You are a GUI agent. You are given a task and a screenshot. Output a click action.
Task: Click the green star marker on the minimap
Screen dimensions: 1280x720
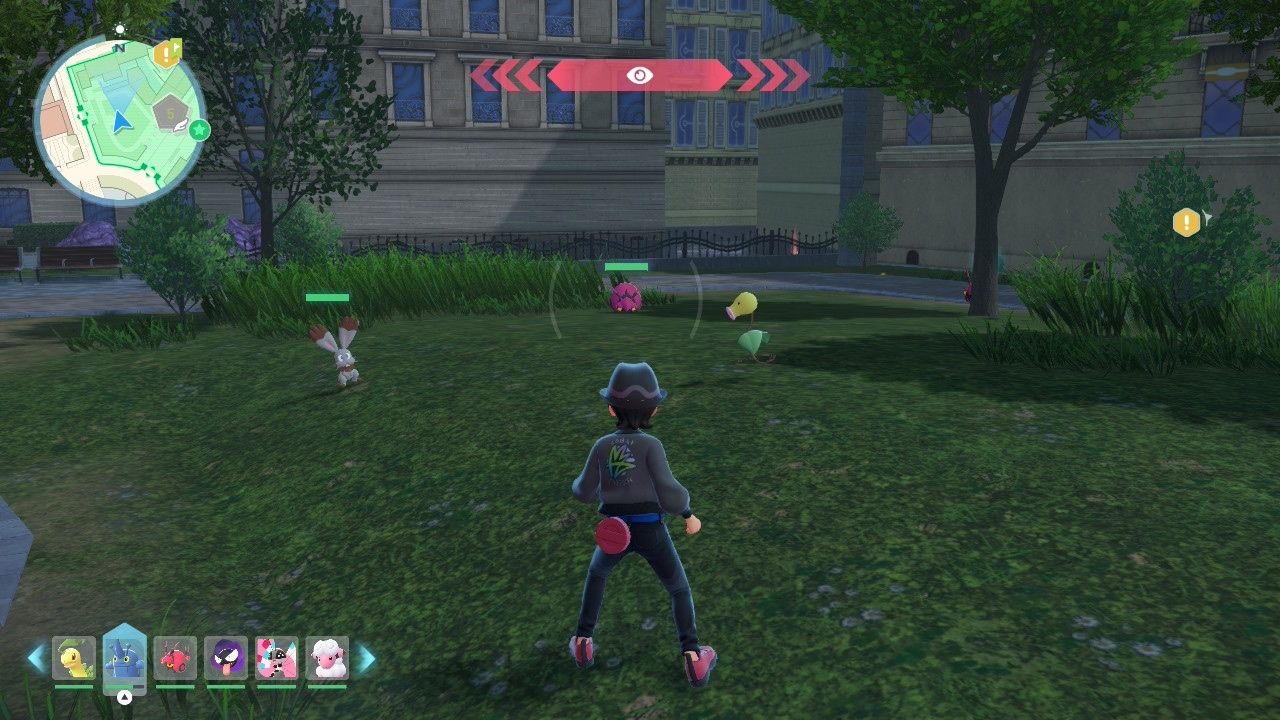tap(199, 129)
